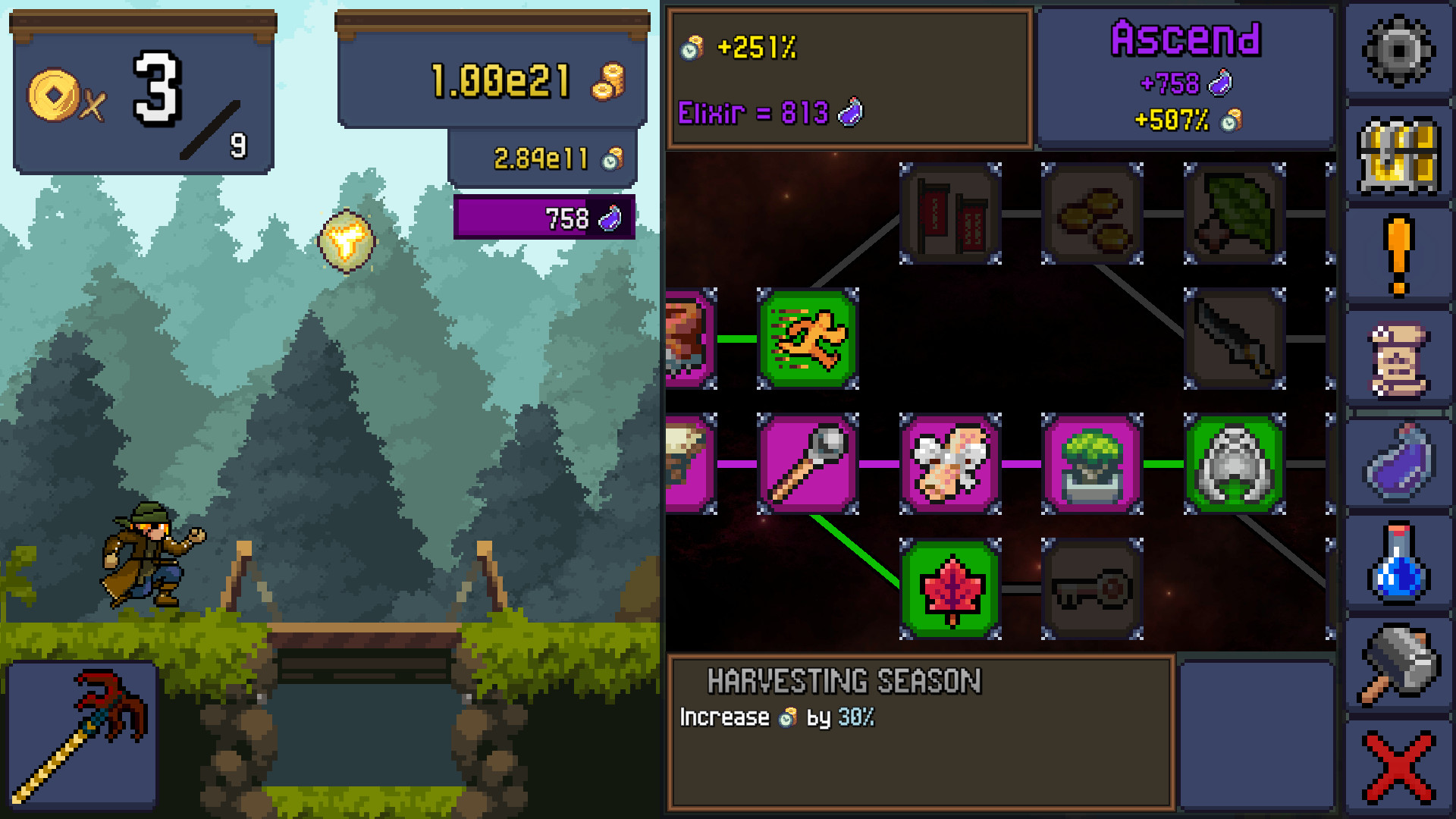Viewport: 1456px width, 819px height.
Task: Select the key node in the skill tree
Action: tap(1092, 590)
